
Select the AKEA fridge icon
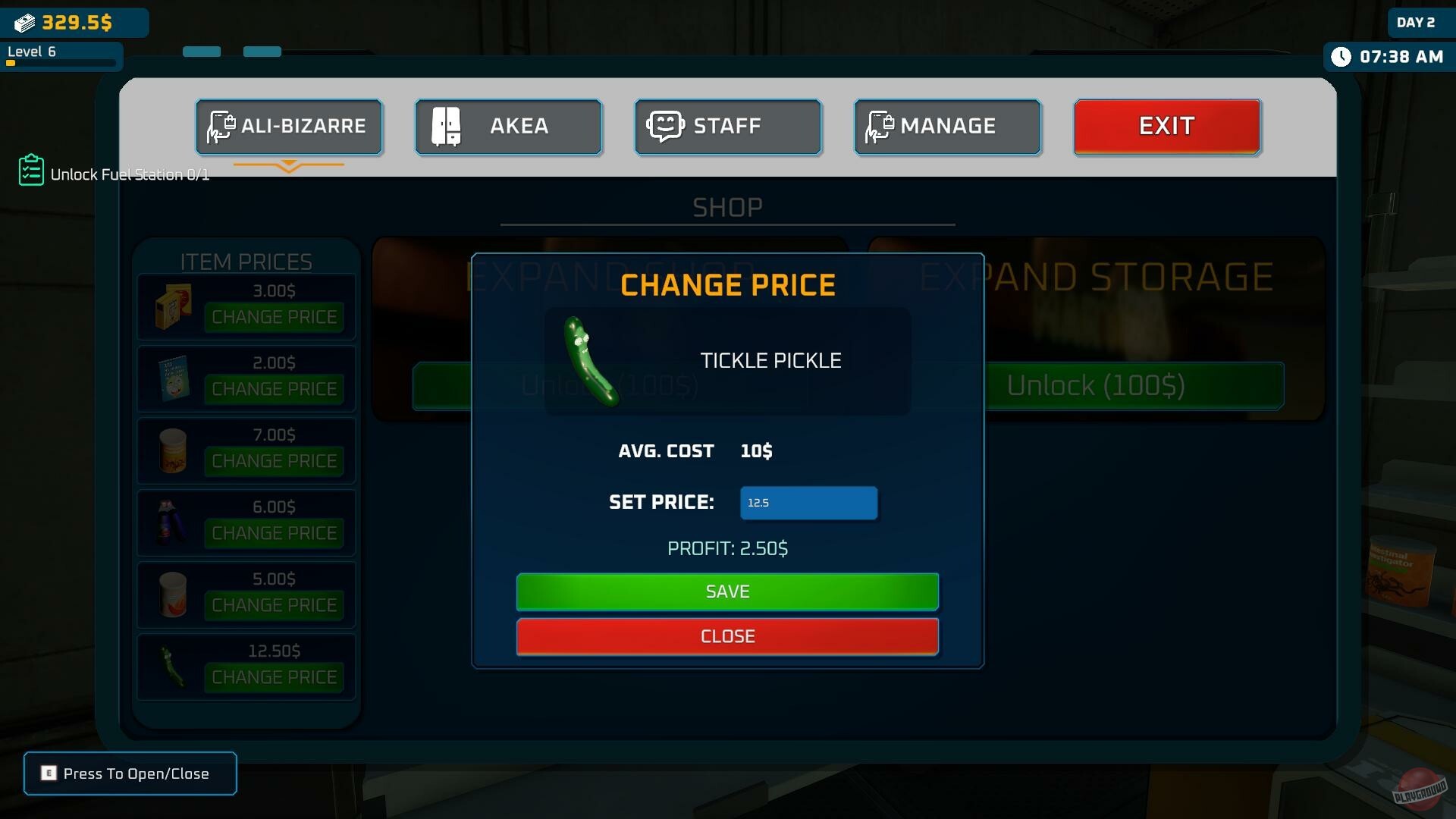click(447, 127)
